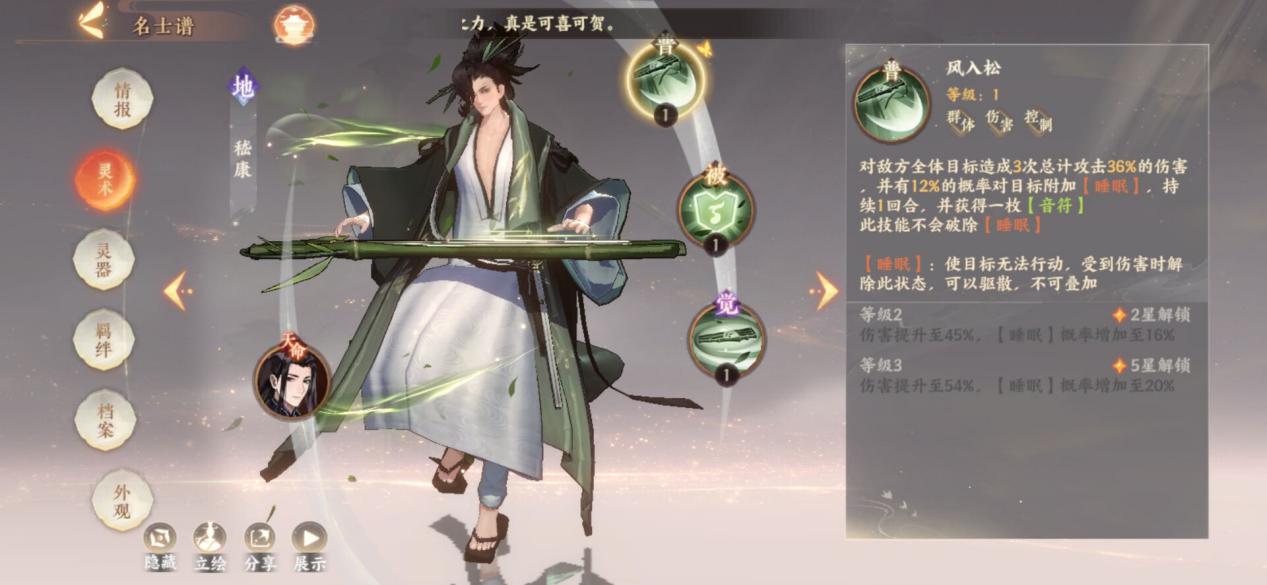This screenshot has width=1267, height=585.
Task: Open the 情报 tab
Action: (122, 100)
